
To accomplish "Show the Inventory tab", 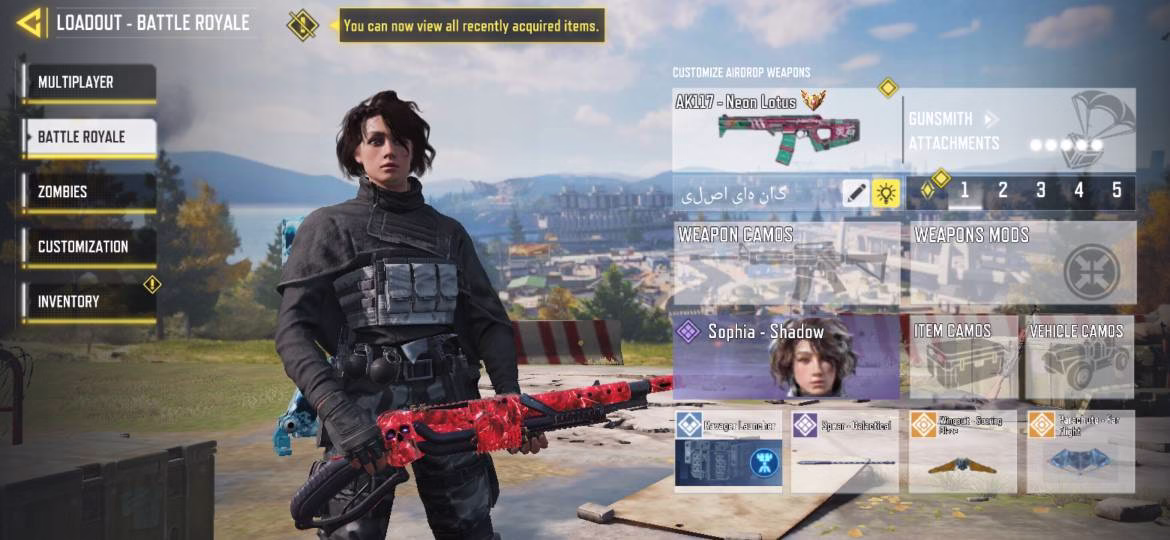I will click(x=88, y=302).
